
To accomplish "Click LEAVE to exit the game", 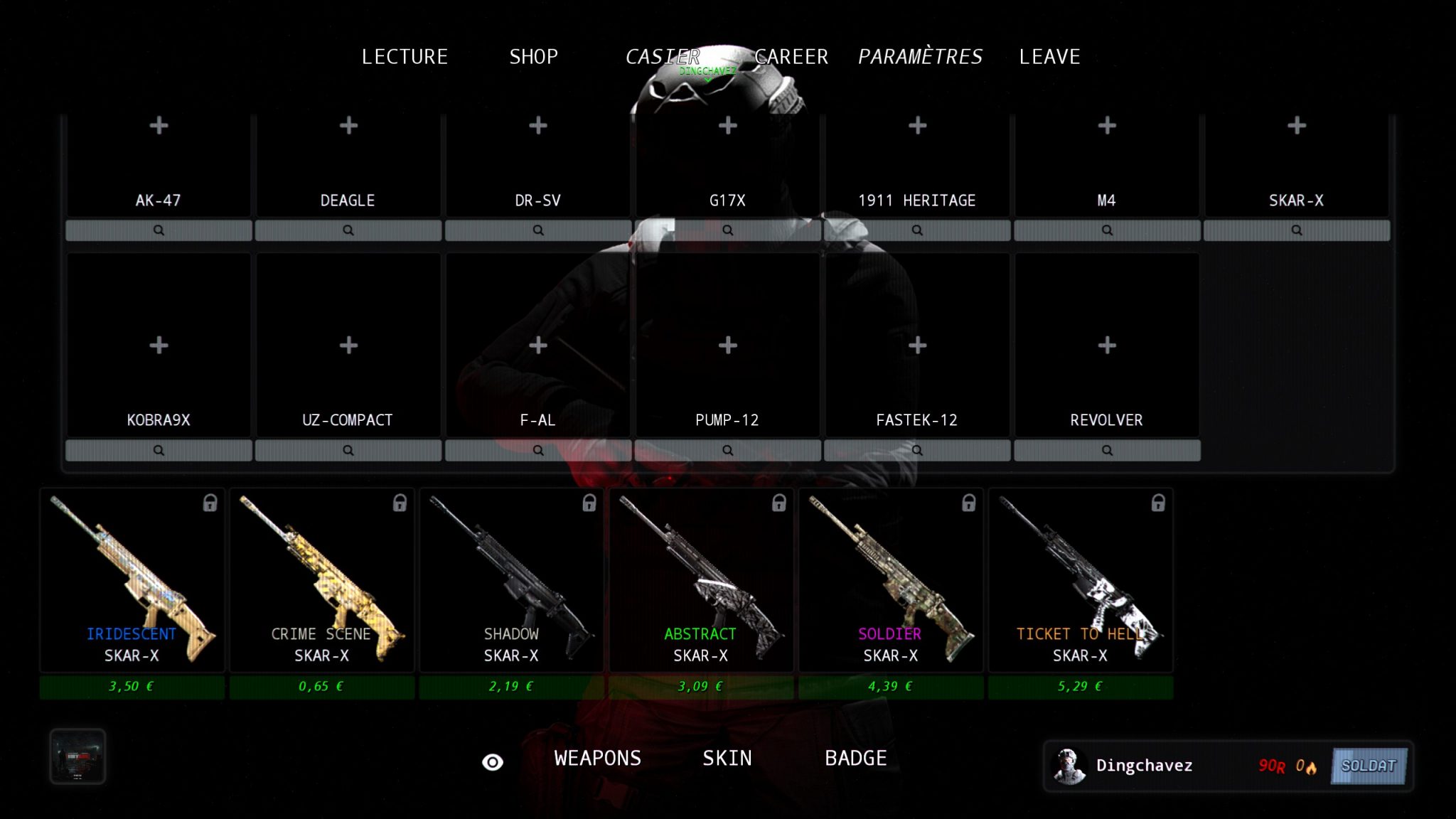I will click(1049, 57).
